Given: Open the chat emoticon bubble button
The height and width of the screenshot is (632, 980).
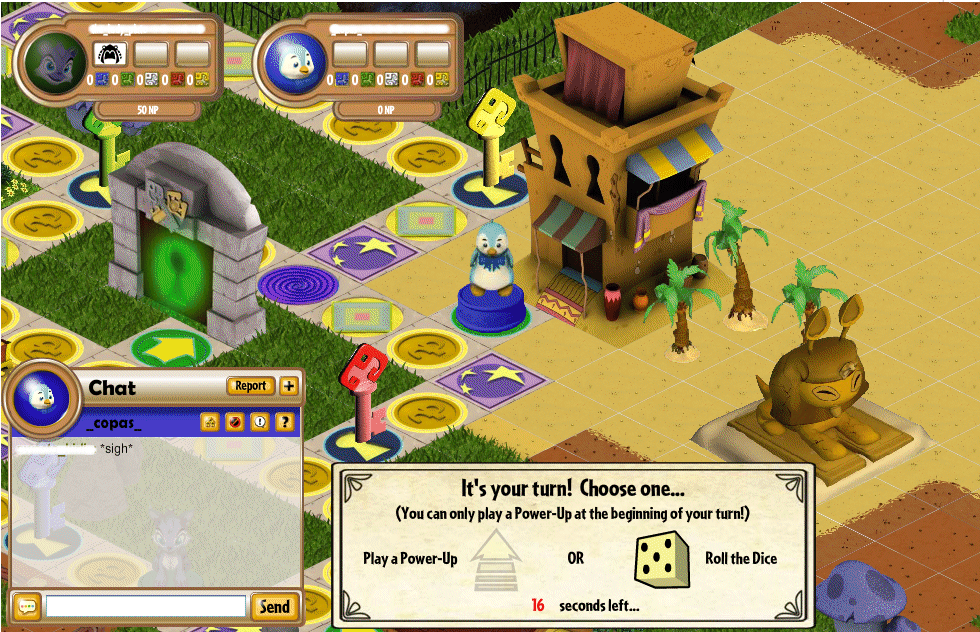Looking at the screenshot, I should coord(25,606).
